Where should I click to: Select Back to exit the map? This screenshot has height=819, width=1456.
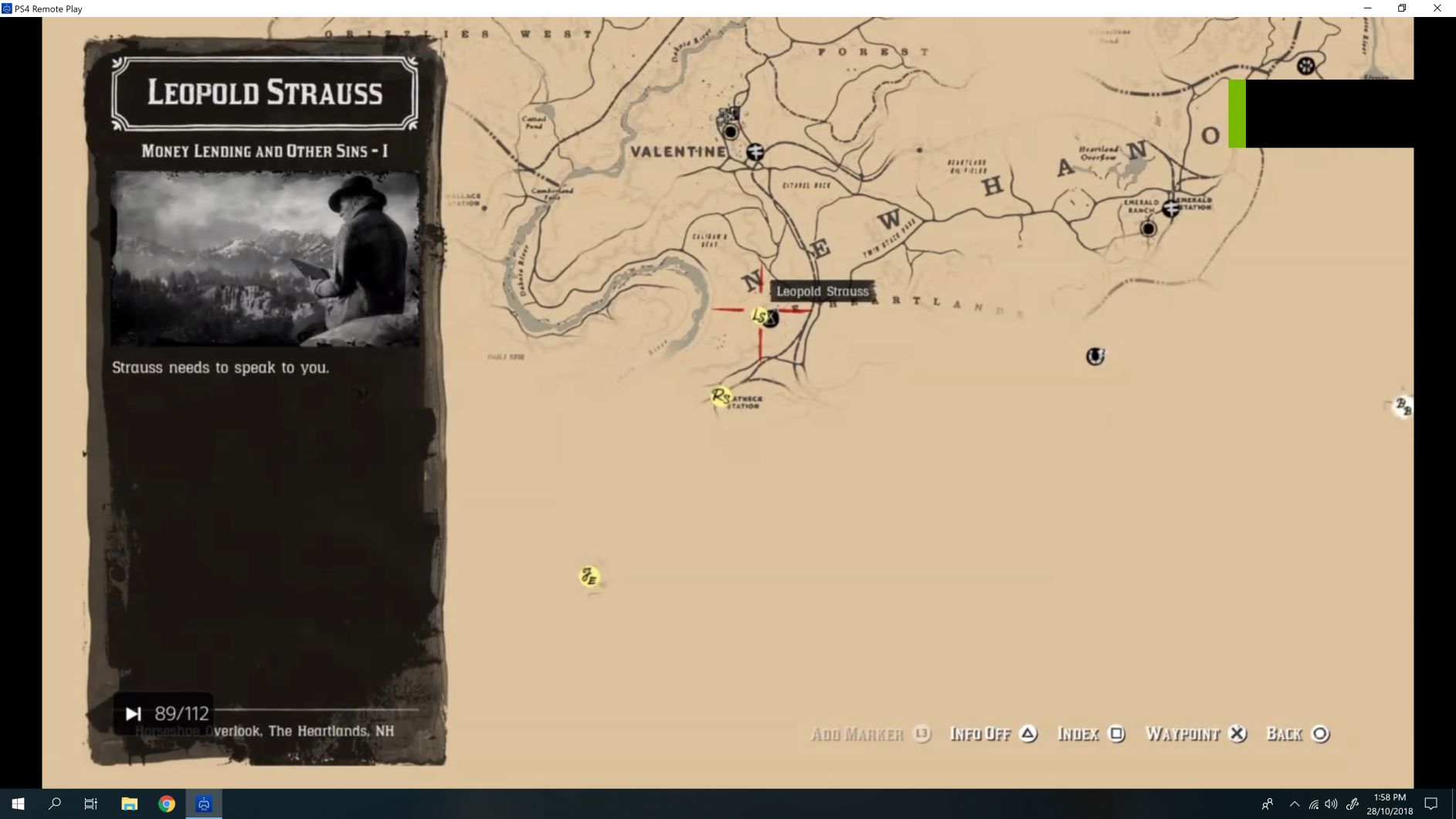pos(1285,733)
